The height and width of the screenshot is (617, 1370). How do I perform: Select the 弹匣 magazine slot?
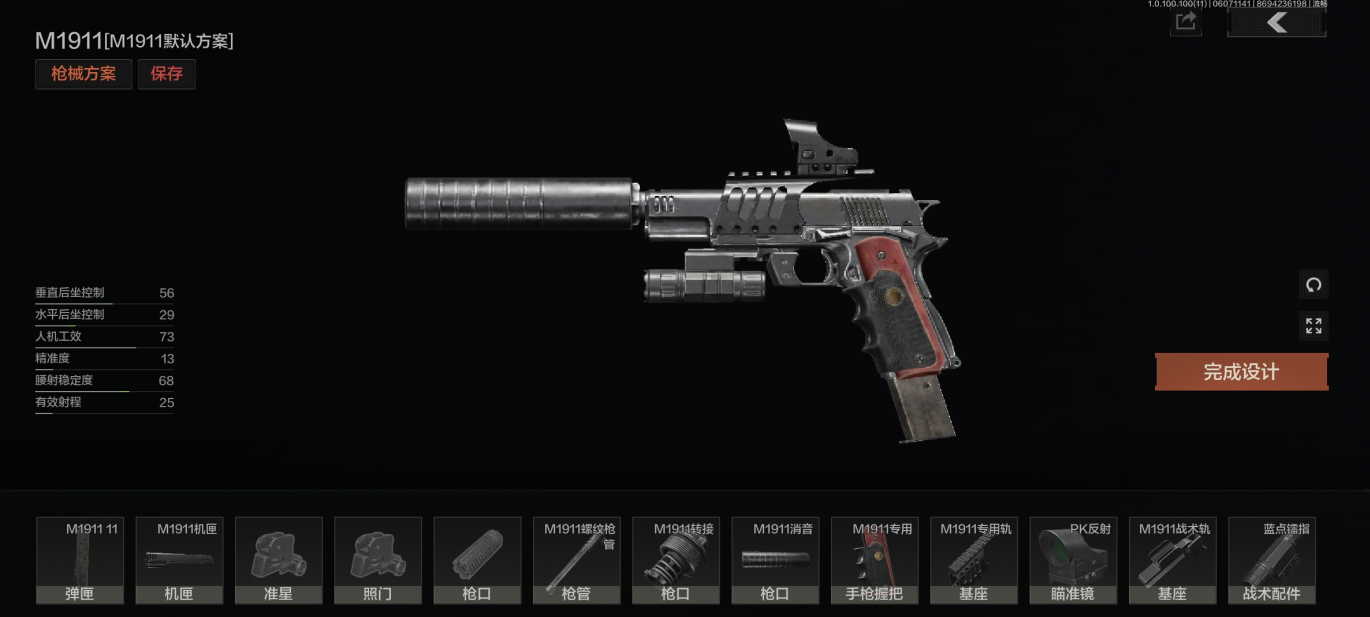[x=80, y=560]
